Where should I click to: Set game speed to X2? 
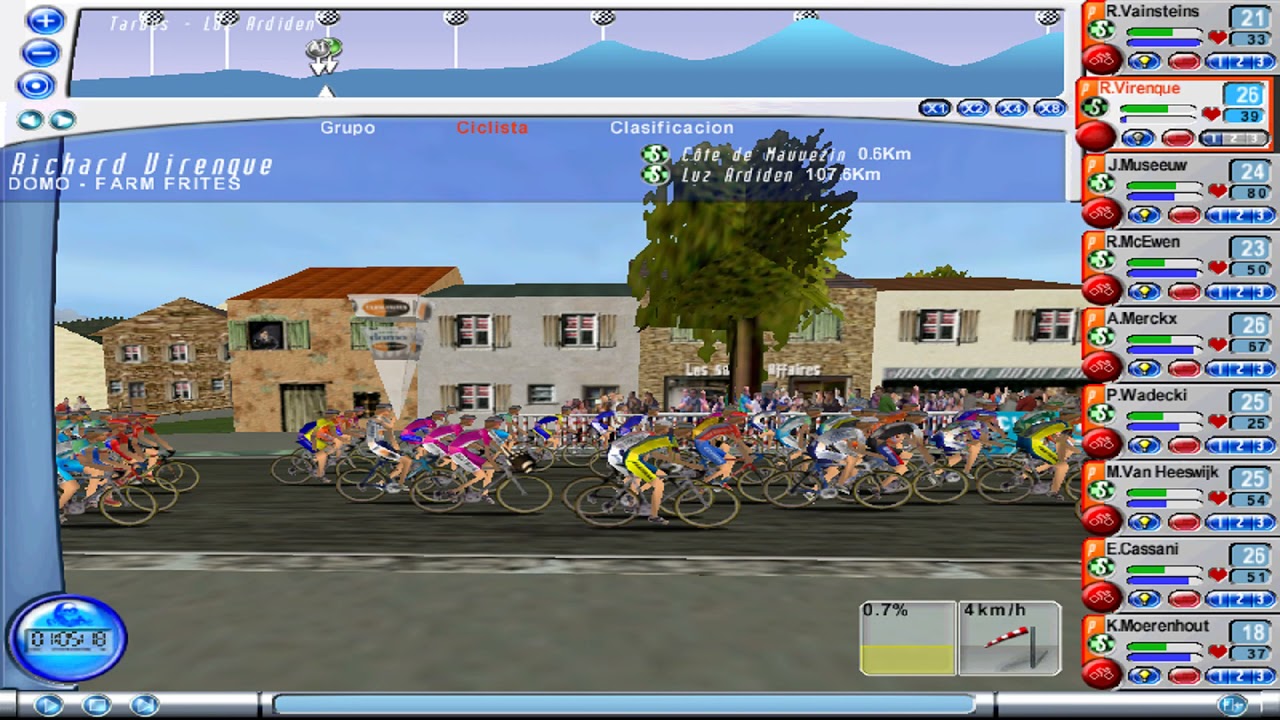973,108
